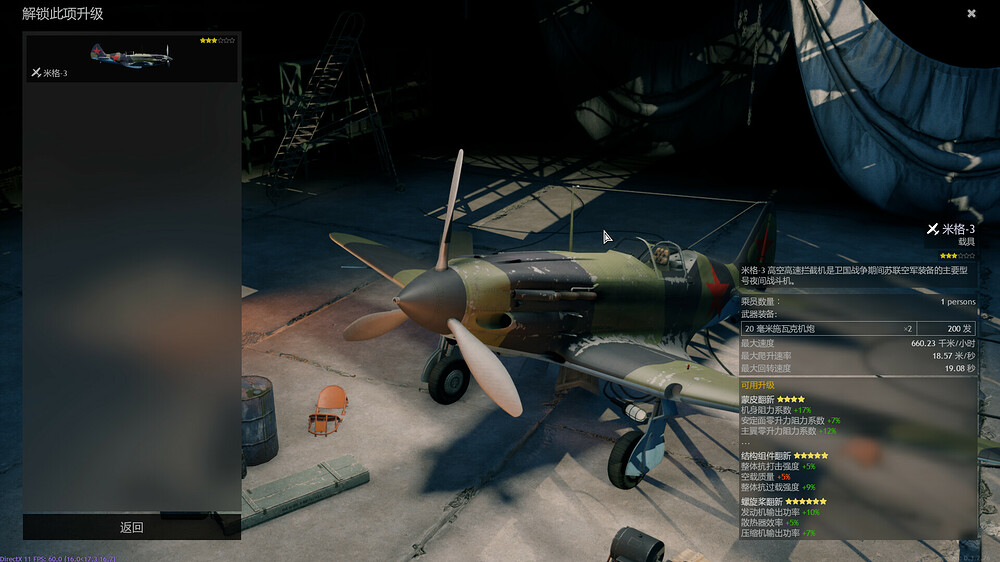Close the unlock upgrade screen

(971, 13)
